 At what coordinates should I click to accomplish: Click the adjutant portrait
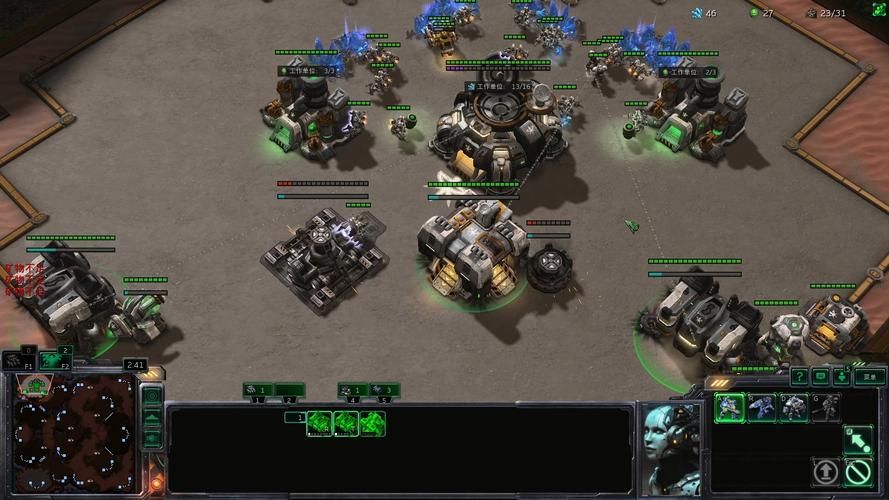(670, 446)
